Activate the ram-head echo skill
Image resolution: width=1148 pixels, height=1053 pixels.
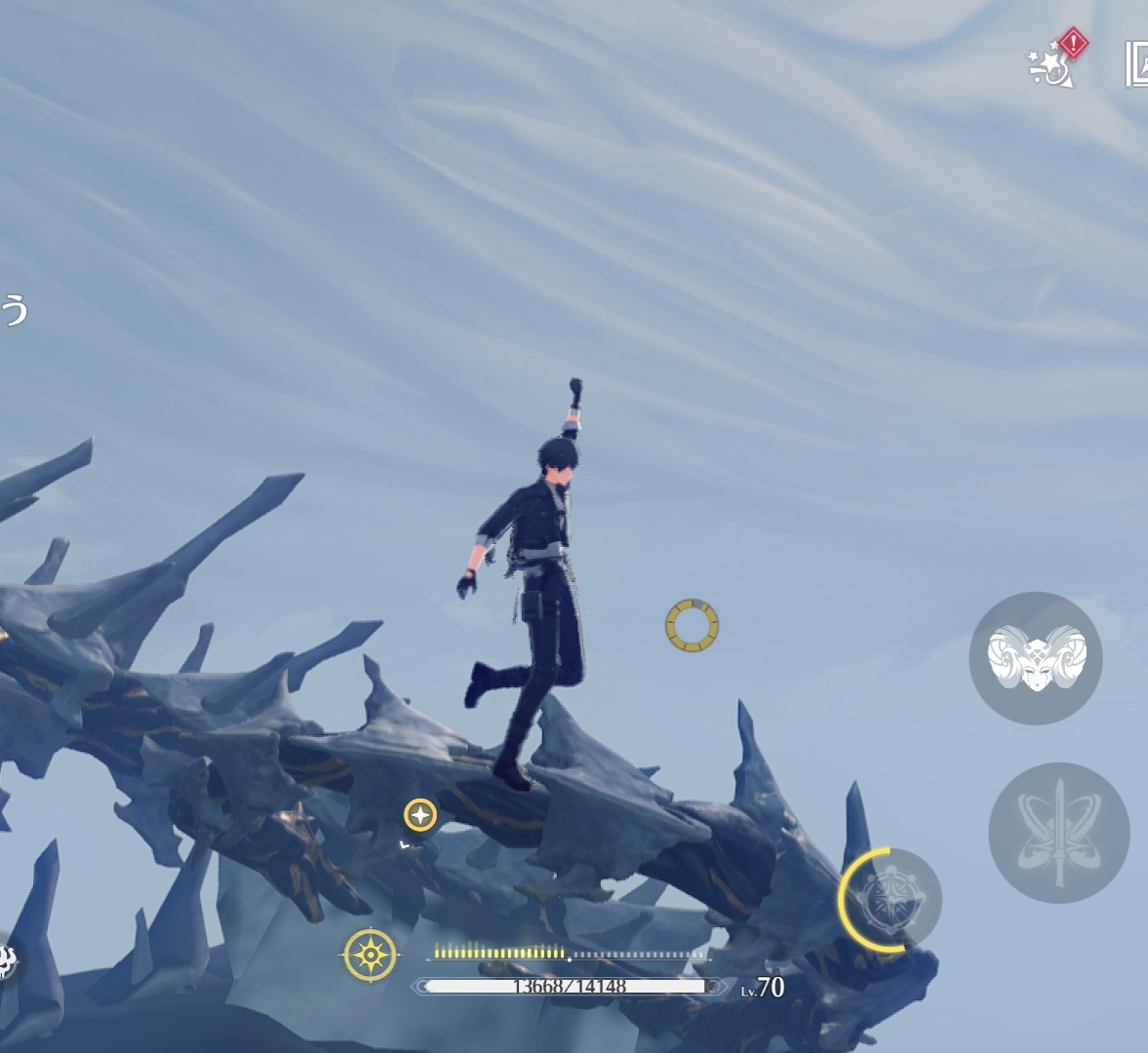pyautogui.click(x=1035, y=658)
